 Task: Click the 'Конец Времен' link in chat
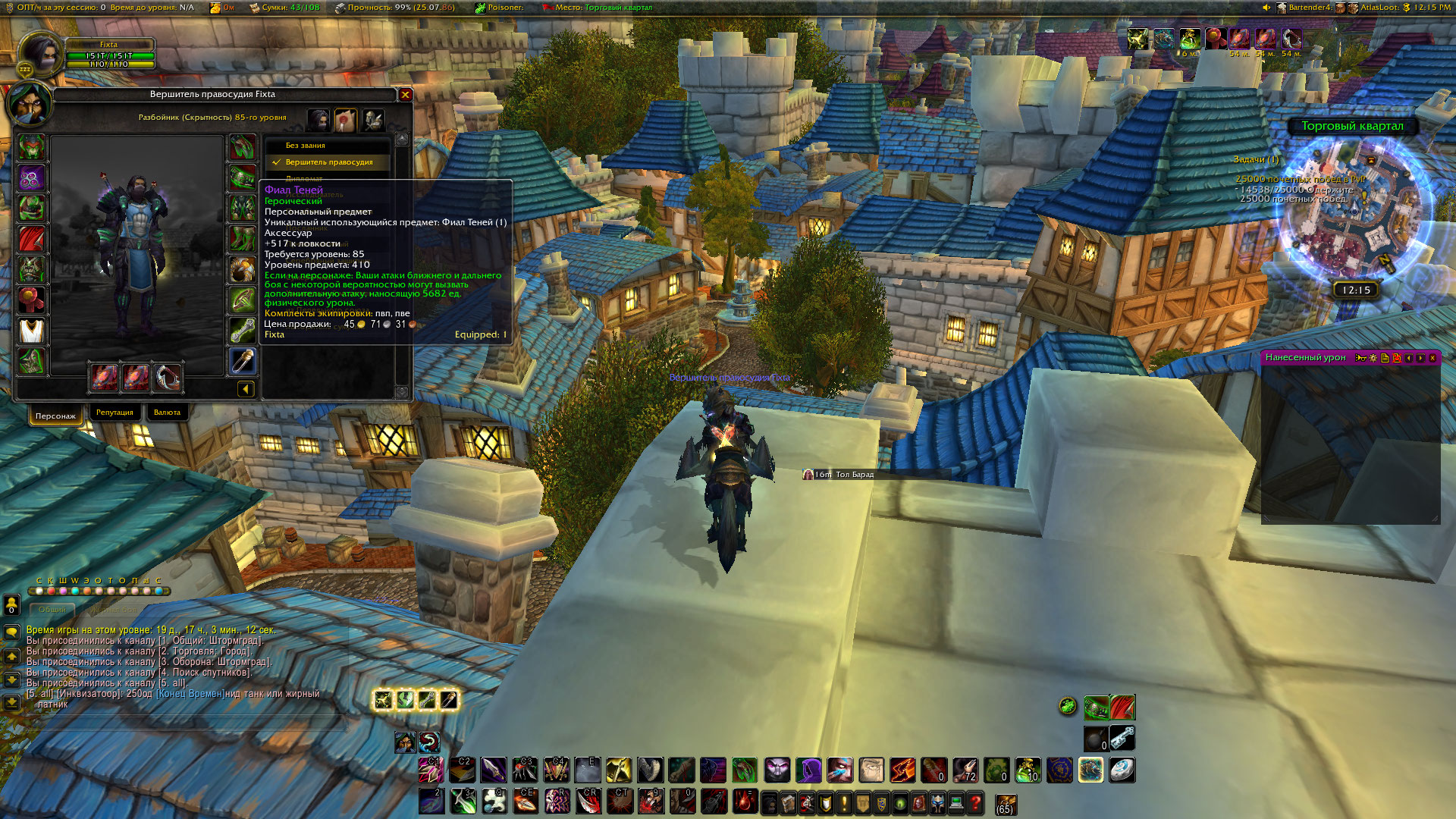coord(190,694)
